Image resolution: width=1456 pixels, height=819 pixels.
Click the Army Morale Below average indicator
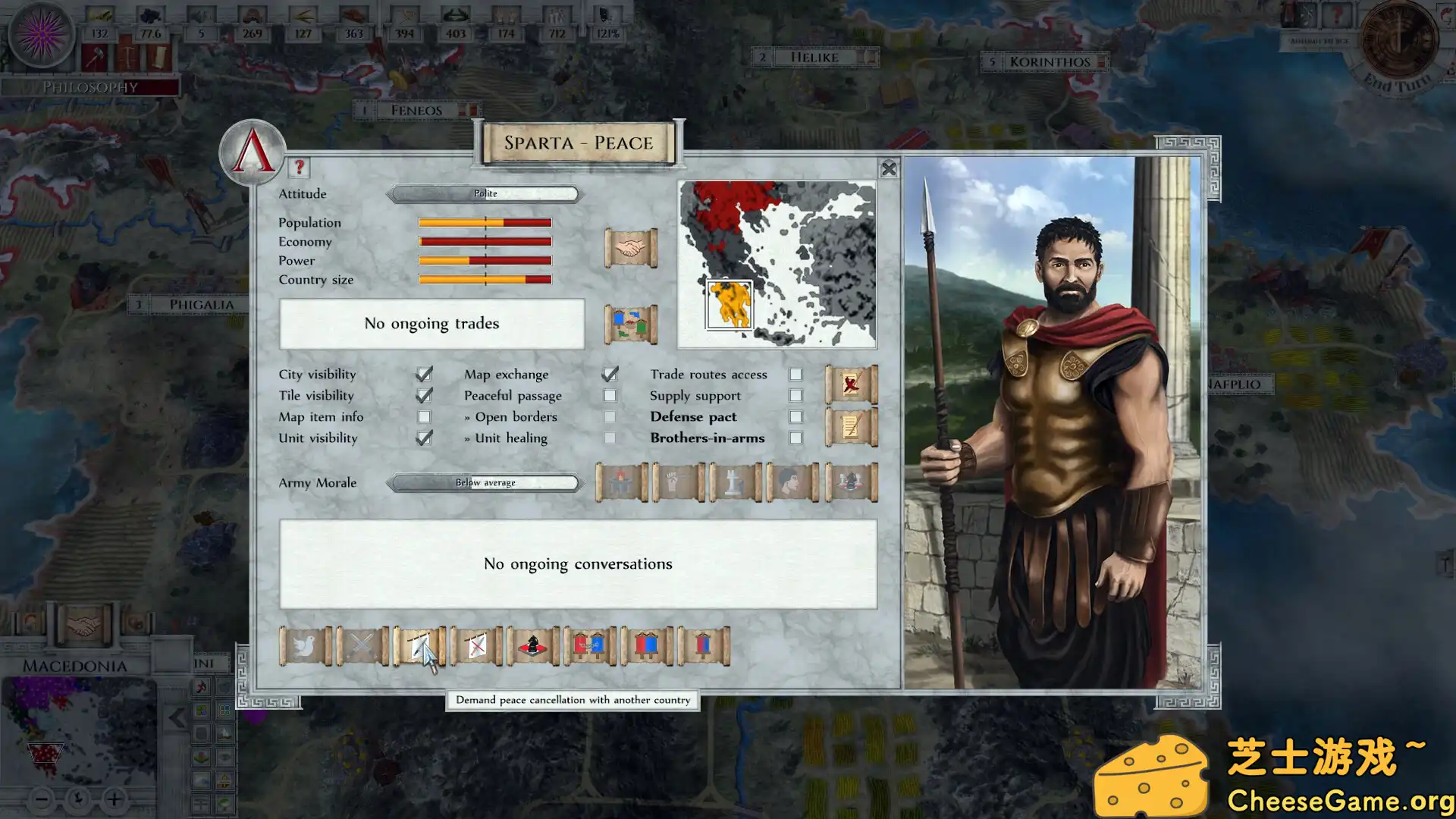(x=485, y=482)
